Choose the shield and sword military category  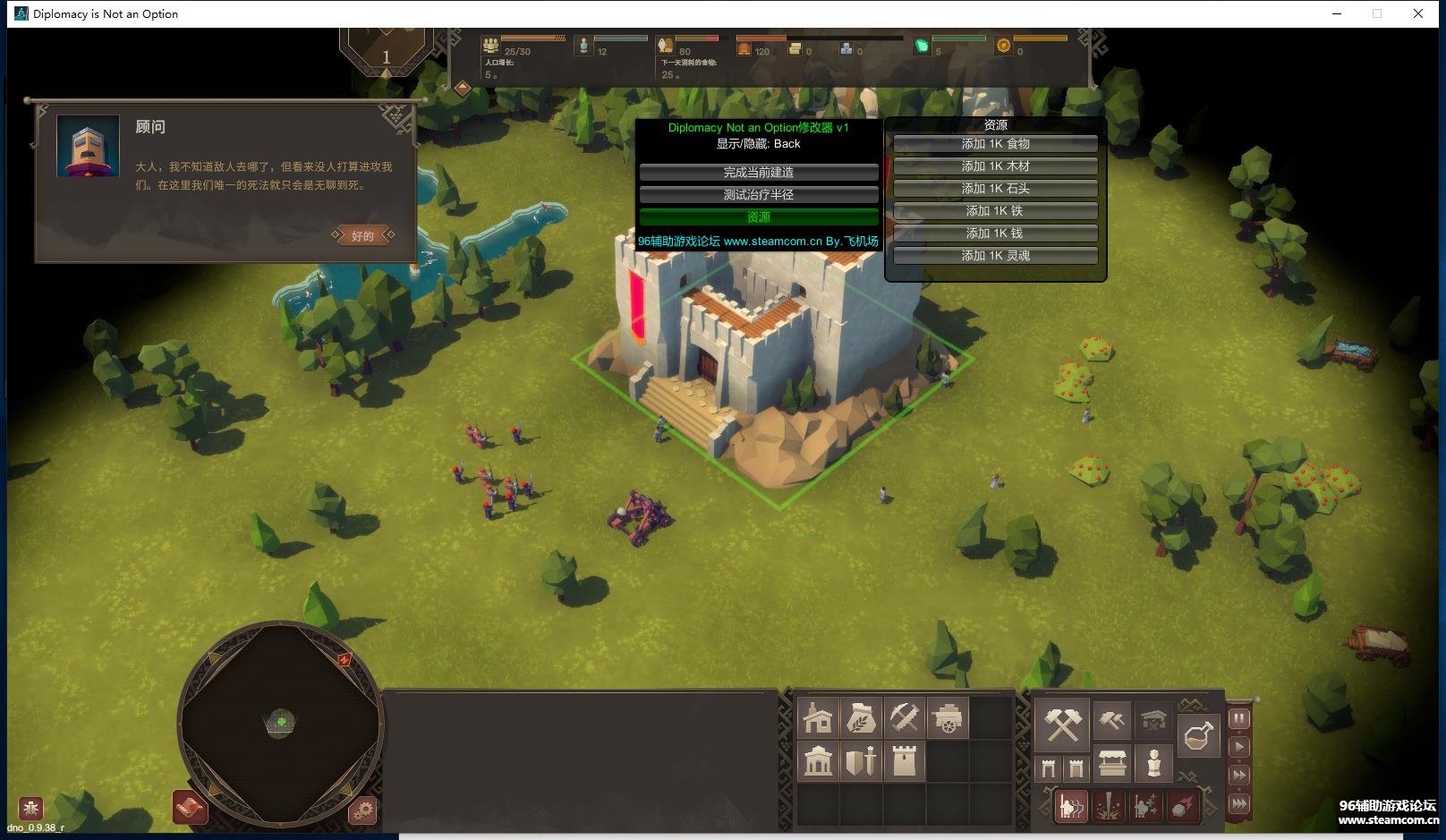click(861, 762)
